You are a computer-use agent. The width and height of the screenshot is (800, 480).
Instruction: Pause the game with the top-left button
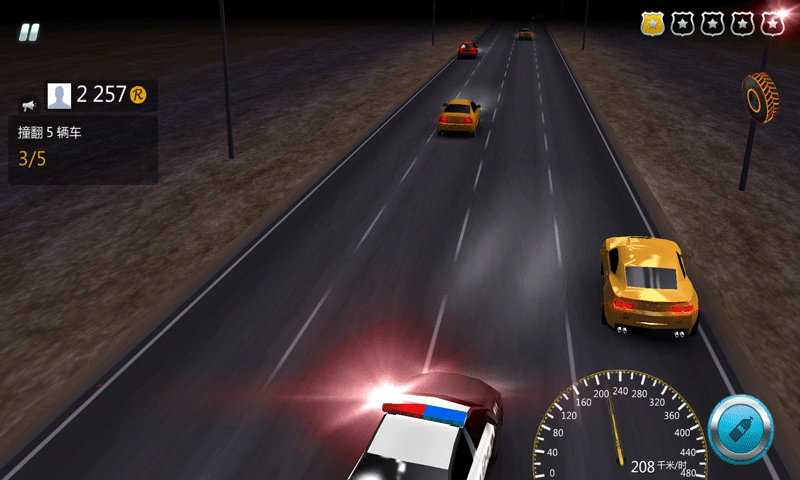click(30, 32)
